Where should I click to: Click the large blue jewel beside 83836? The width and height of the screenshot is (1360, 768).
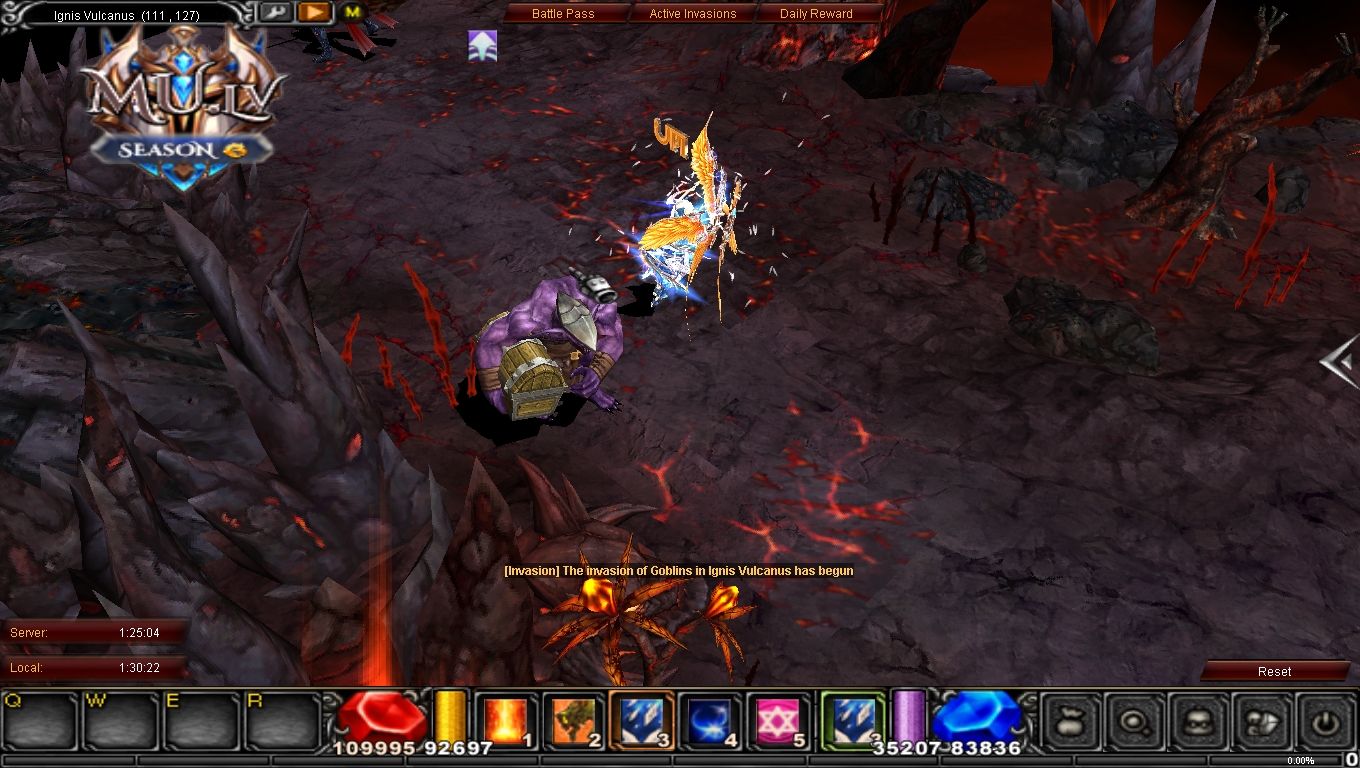(975, 716)
